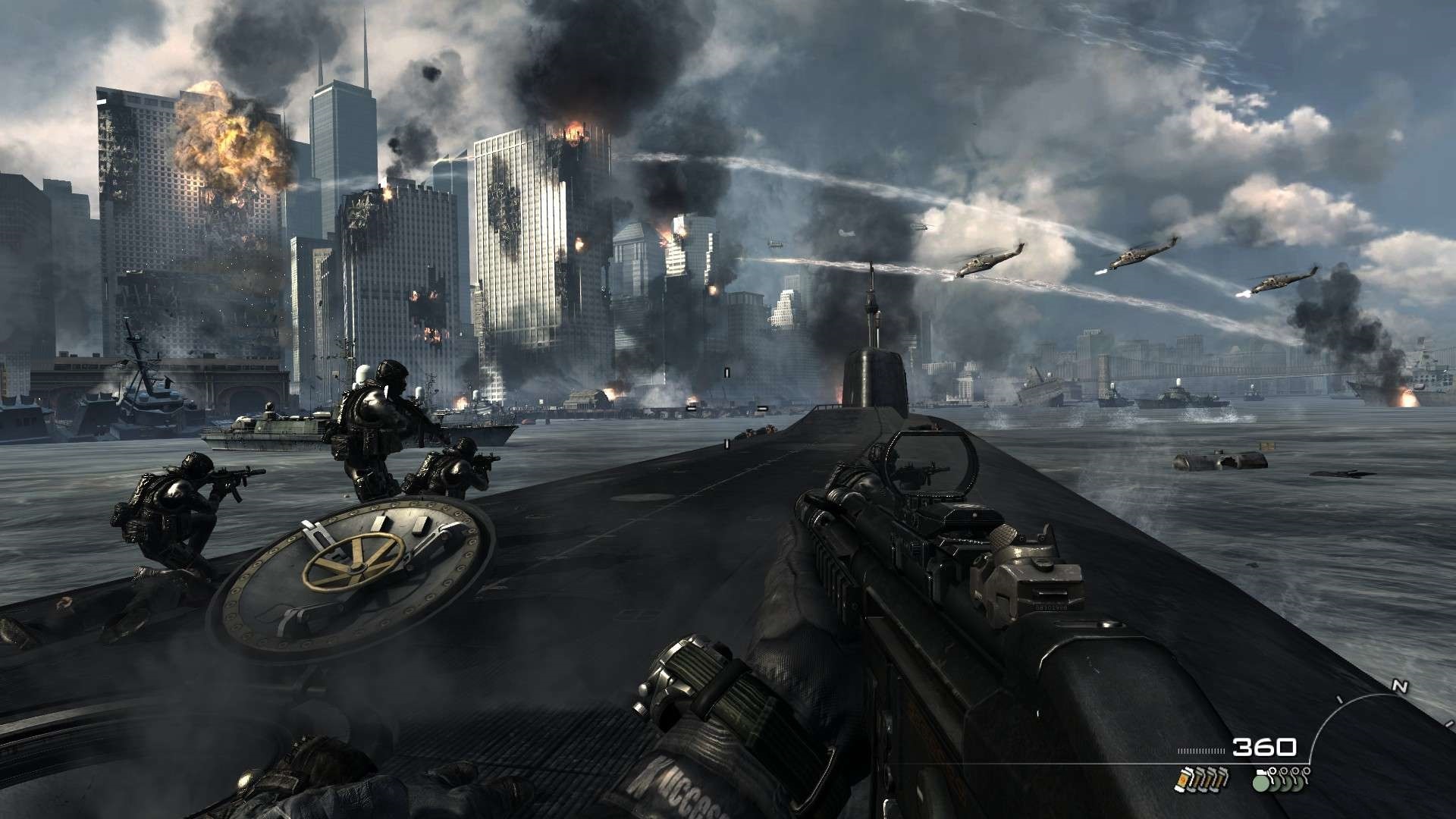Screen dimensions: 1456x819
Task: Select the flashbang grenade icons
Action: (1201, 778)
